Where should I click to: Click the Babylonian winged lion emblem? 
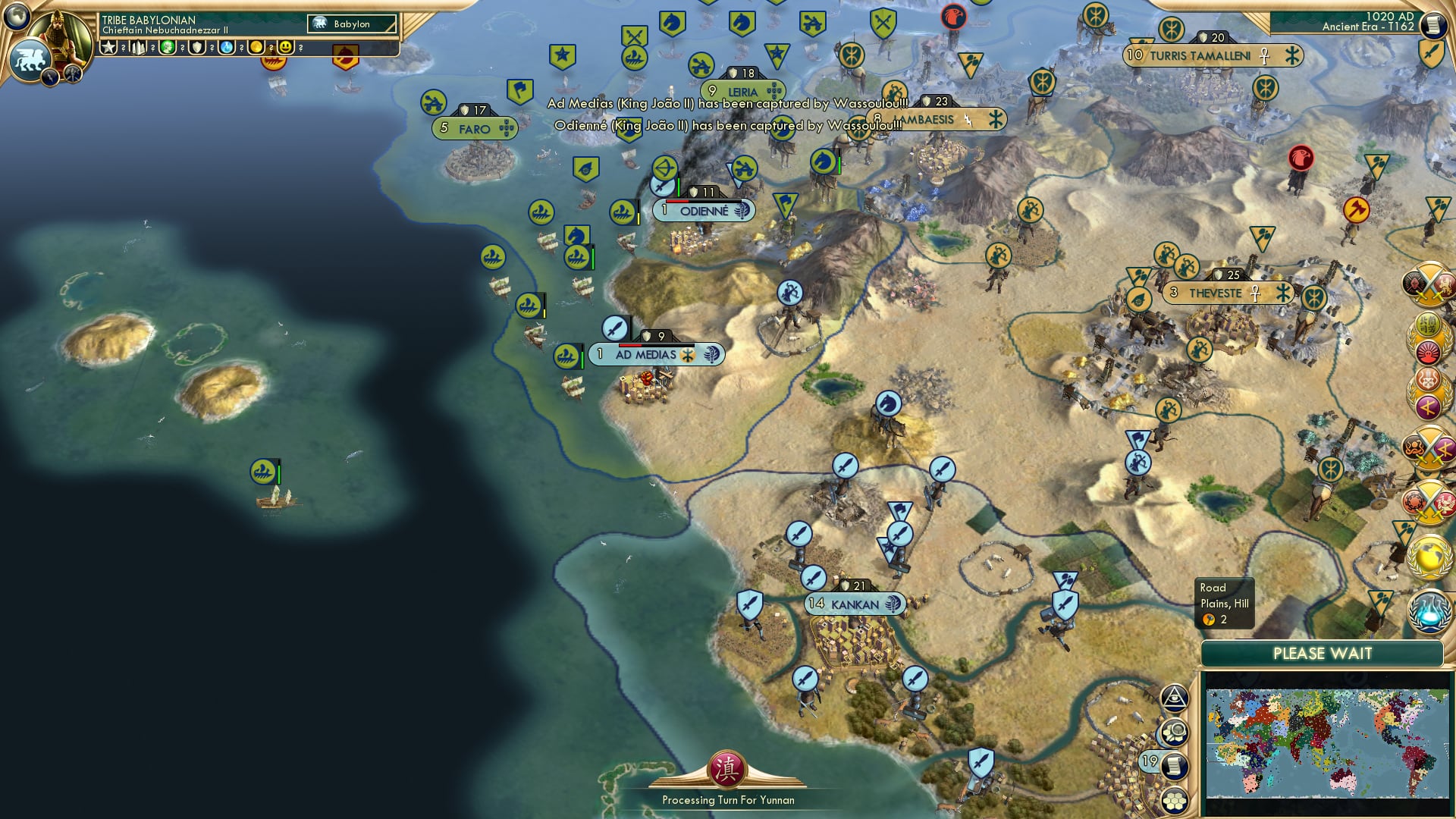coord(30,57)
